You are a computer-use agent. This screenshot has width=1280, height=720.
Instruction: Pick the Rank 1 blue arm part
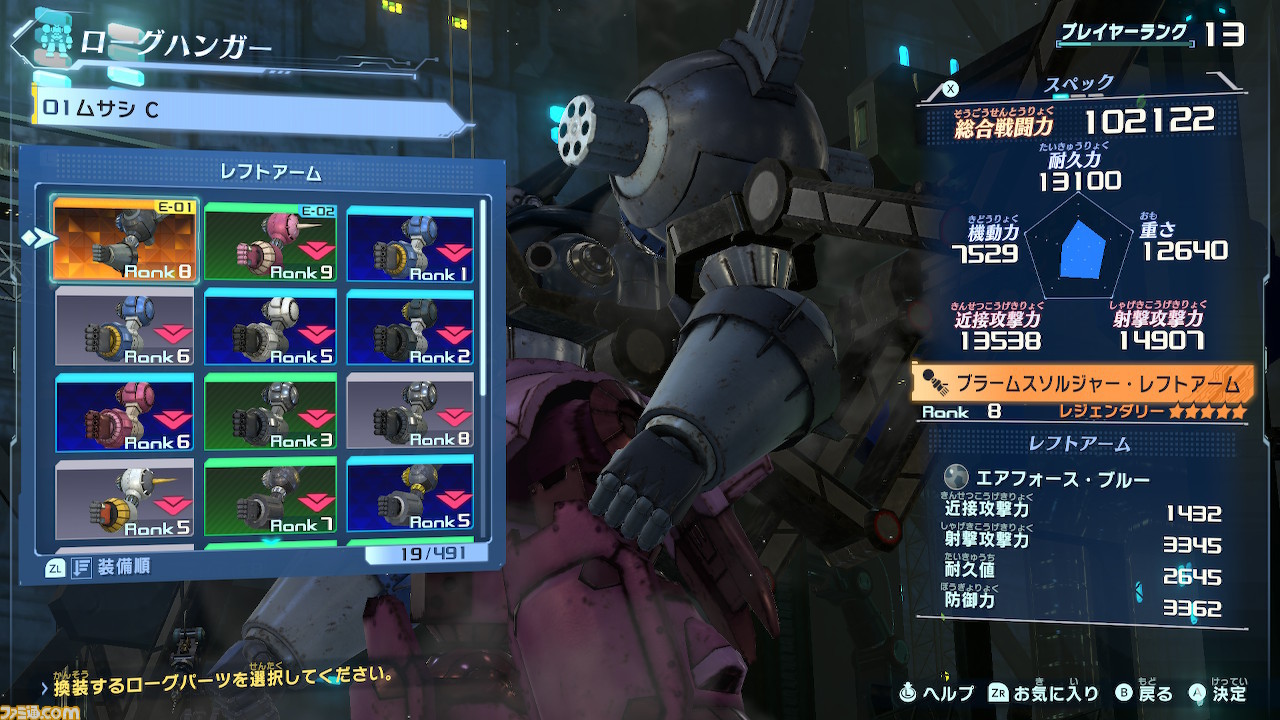410,241
